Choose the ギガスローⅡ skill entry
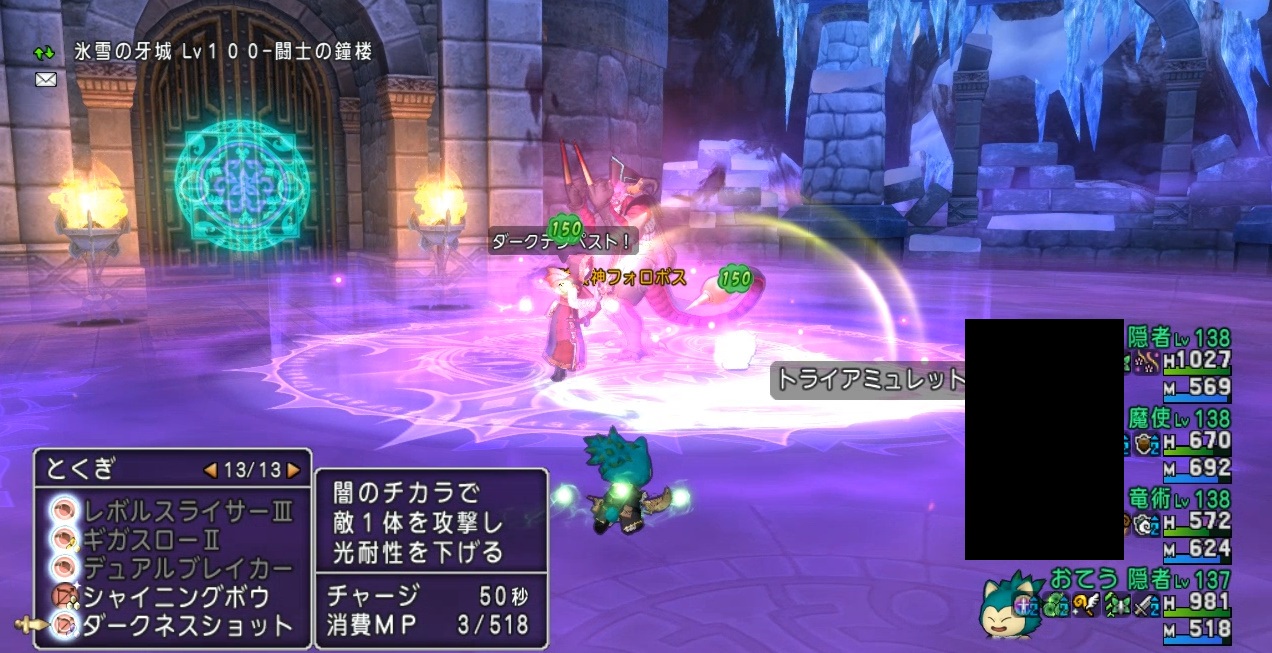This screenshot has height=653, width=1272. pos(165,540)
